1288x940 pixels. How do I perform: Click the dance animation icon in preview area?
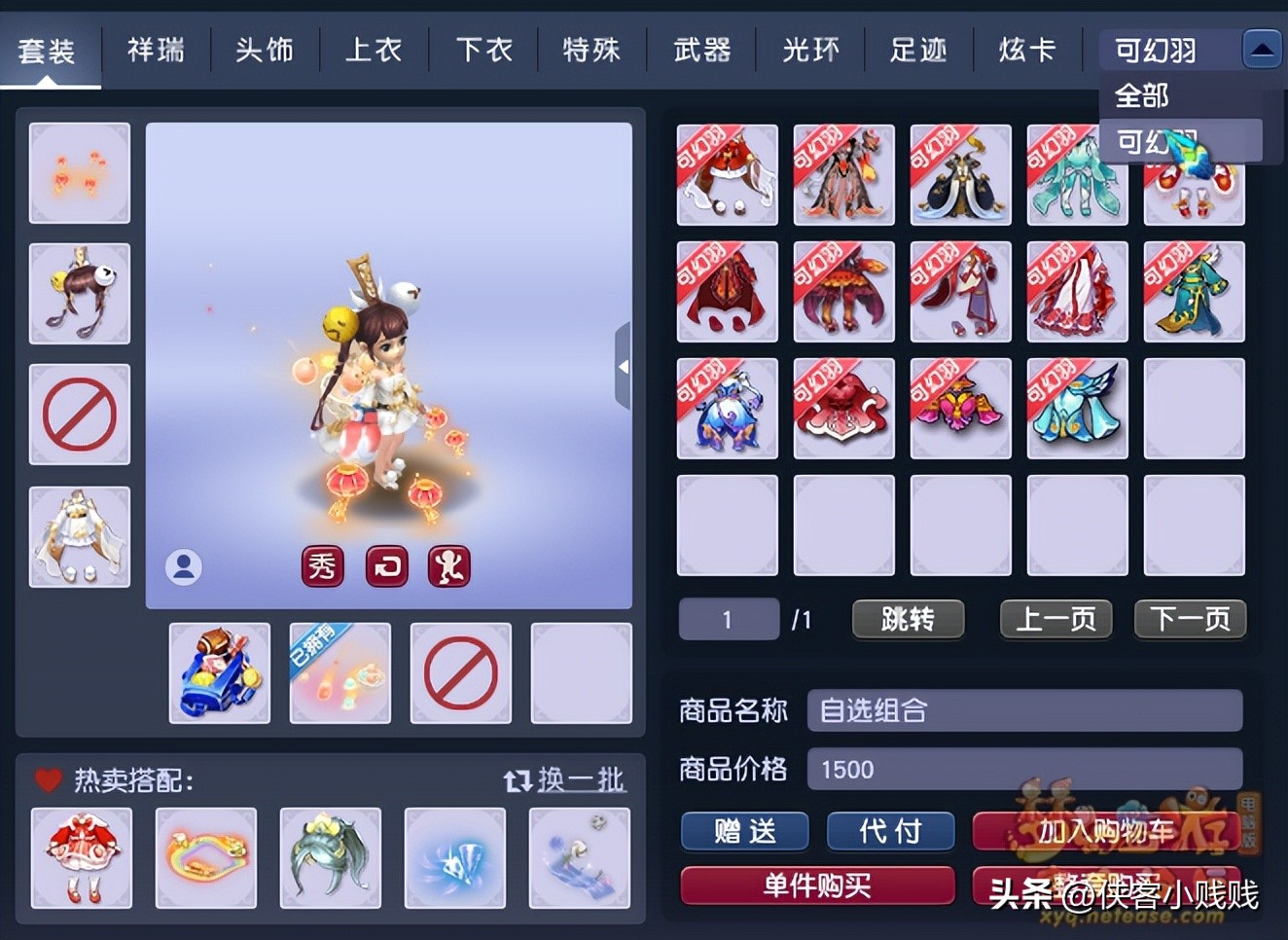450,567
